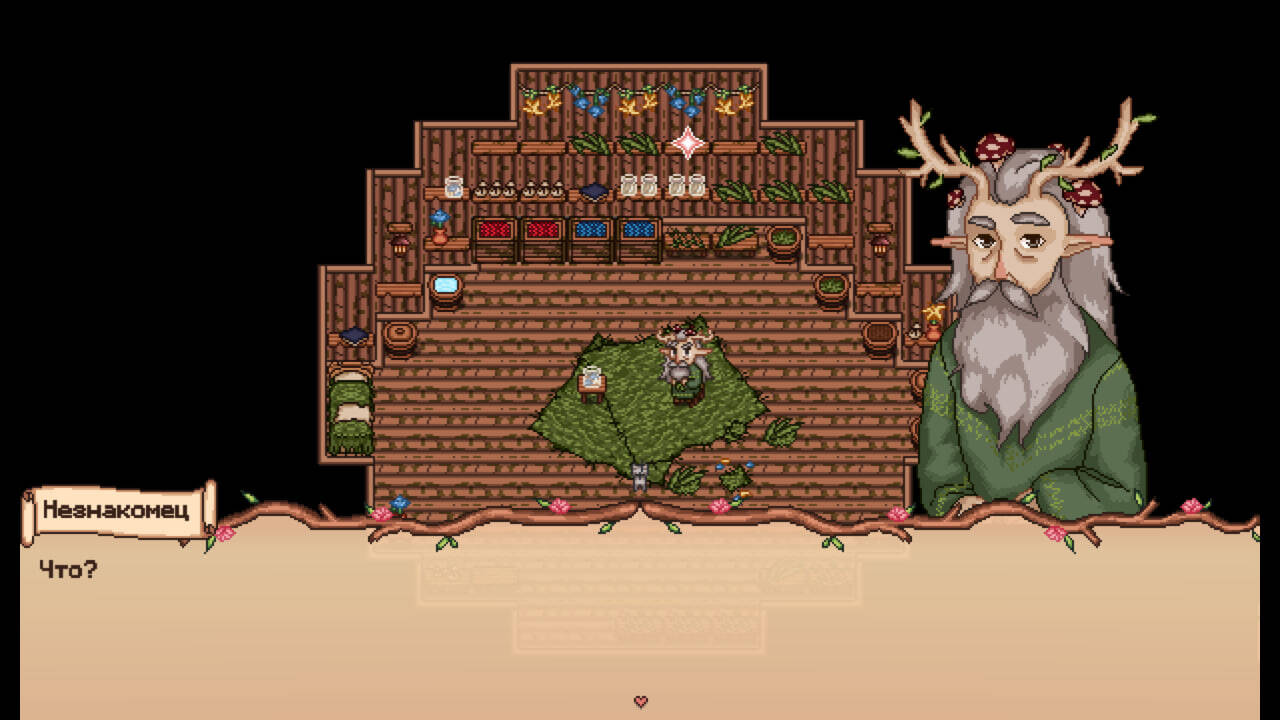The height and width of the screenshot is (720, 1280).
Task: Select the fishbowl on the left shelf
Action: (452, 187)
